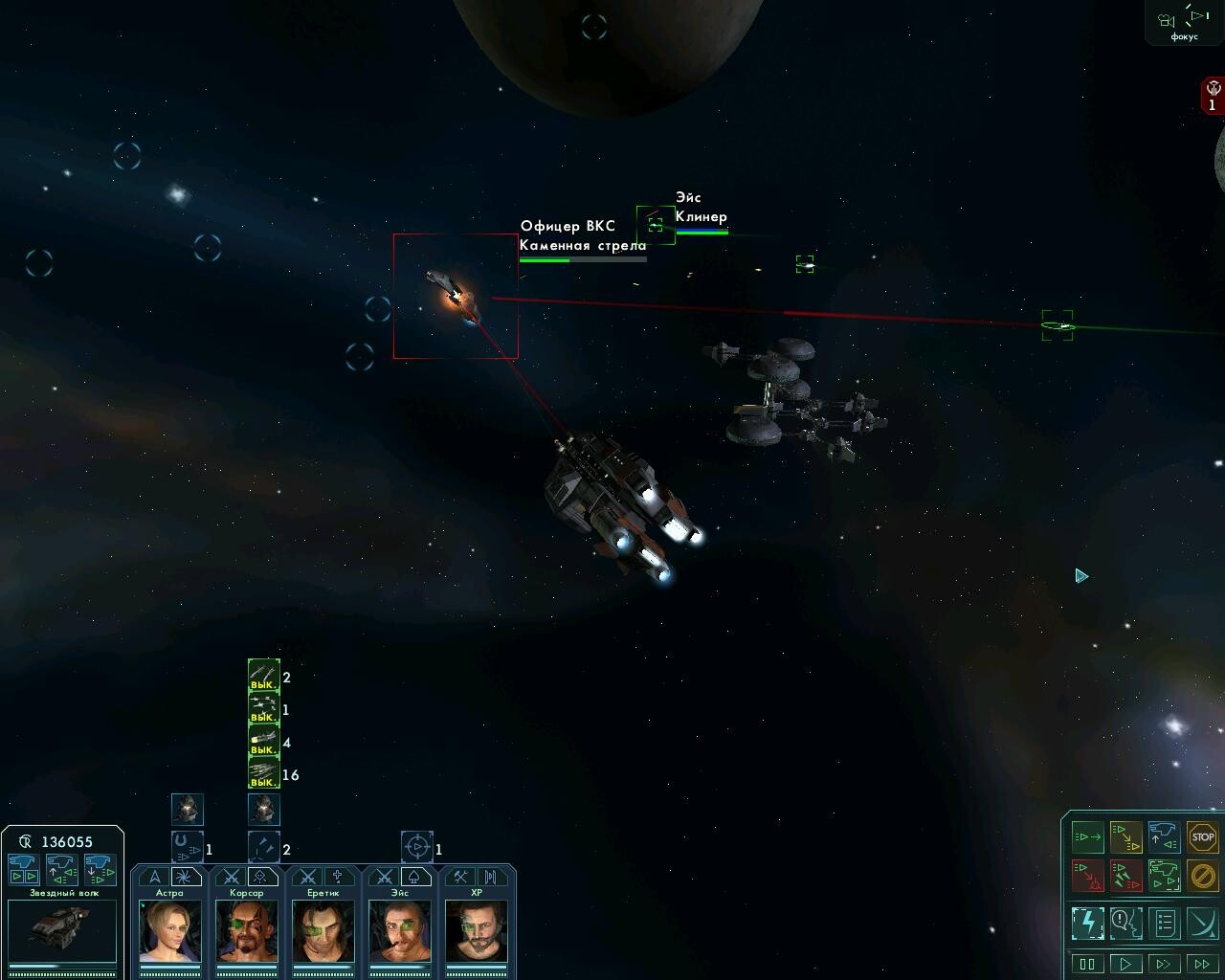This screenshot has height=980, width=1225.
Task: Toggle the camera Фокус button
Action: [x=1184, y=23]
